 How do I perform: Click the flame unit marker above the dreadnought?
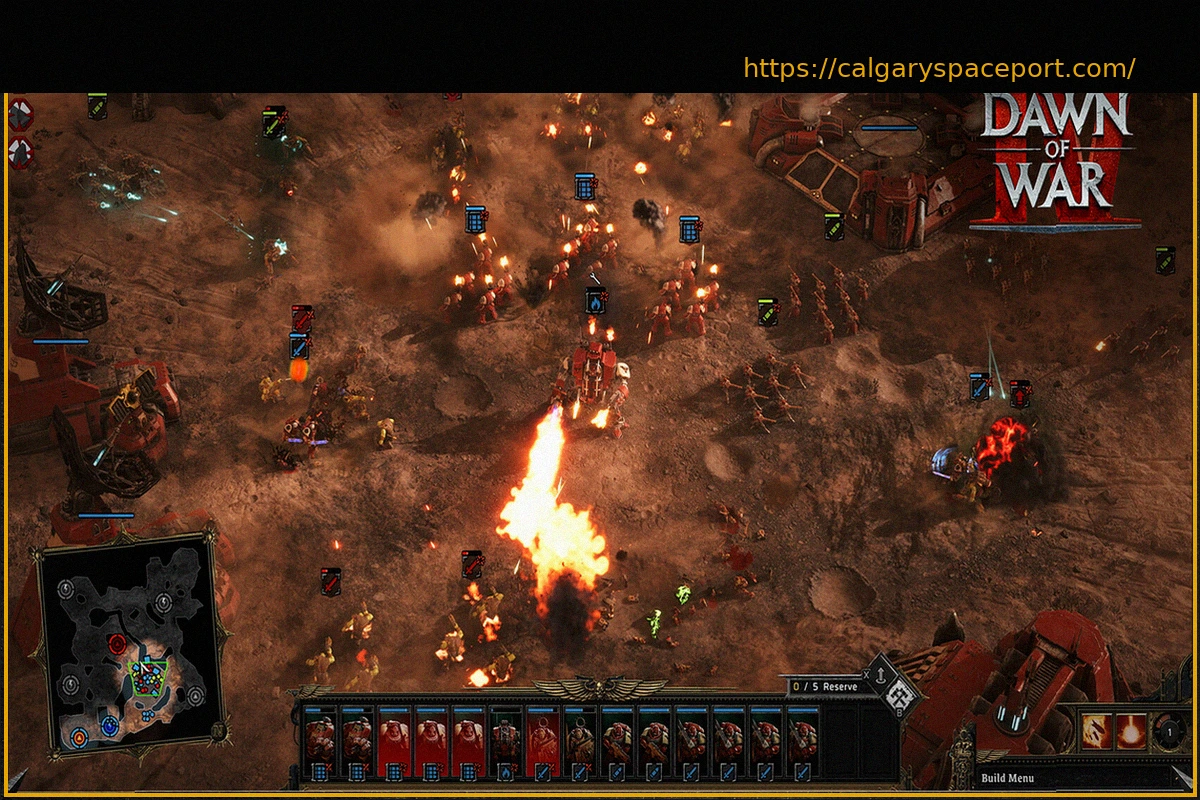click(x=595, y=300)
